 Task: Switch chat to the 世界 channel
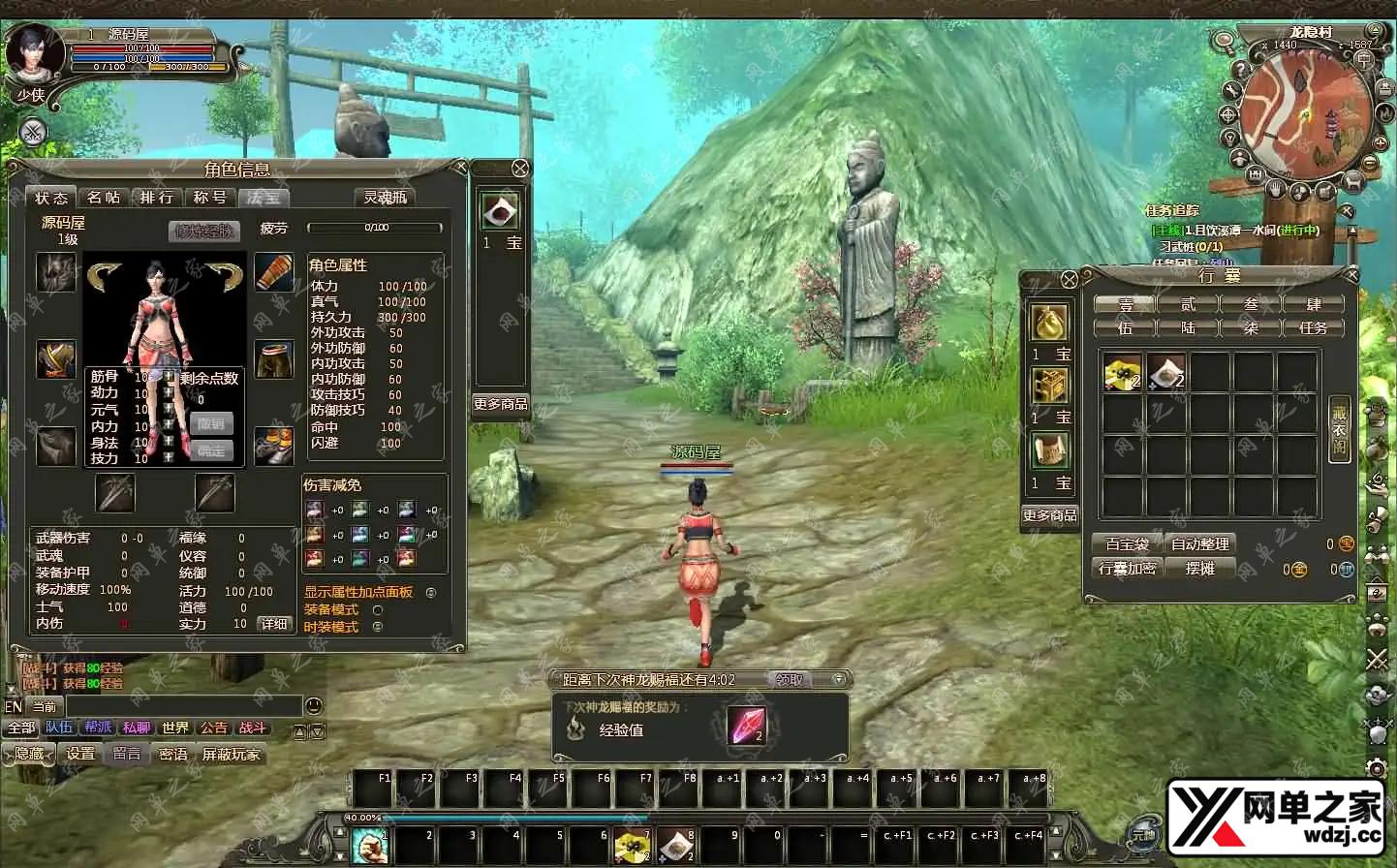175,728
